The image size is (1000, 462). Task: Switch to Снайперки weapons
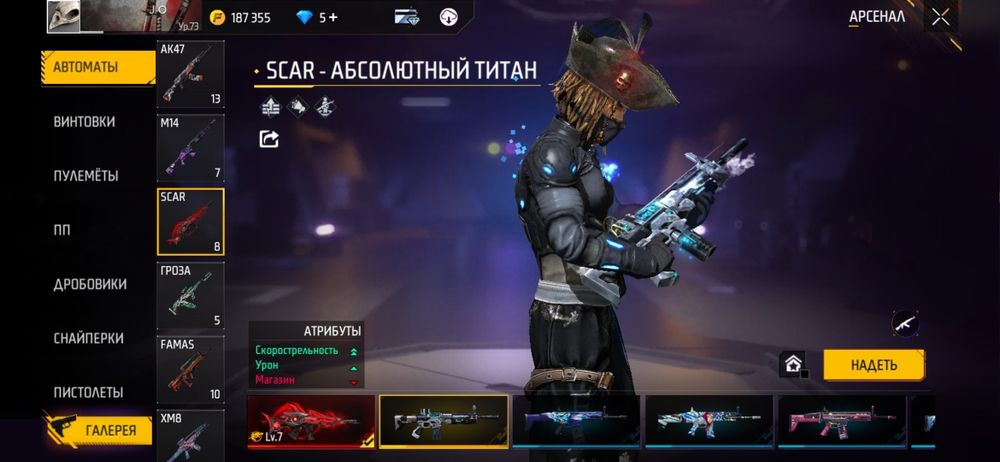click(x=88, y=338)
